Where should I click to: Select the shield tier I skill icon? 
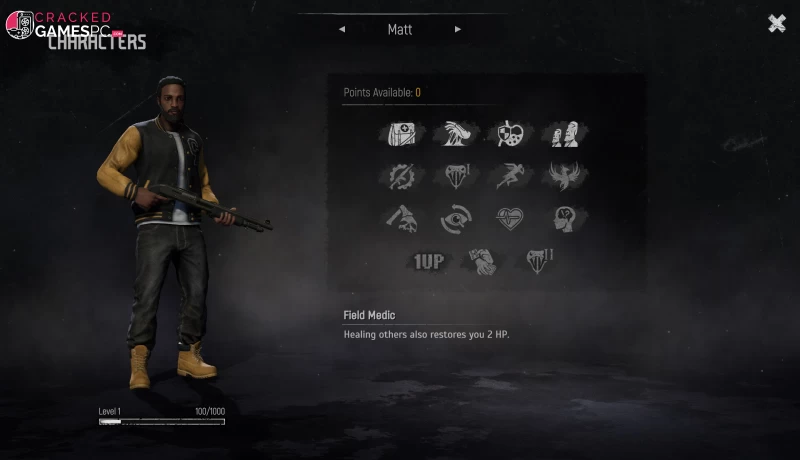pos(455,176)
